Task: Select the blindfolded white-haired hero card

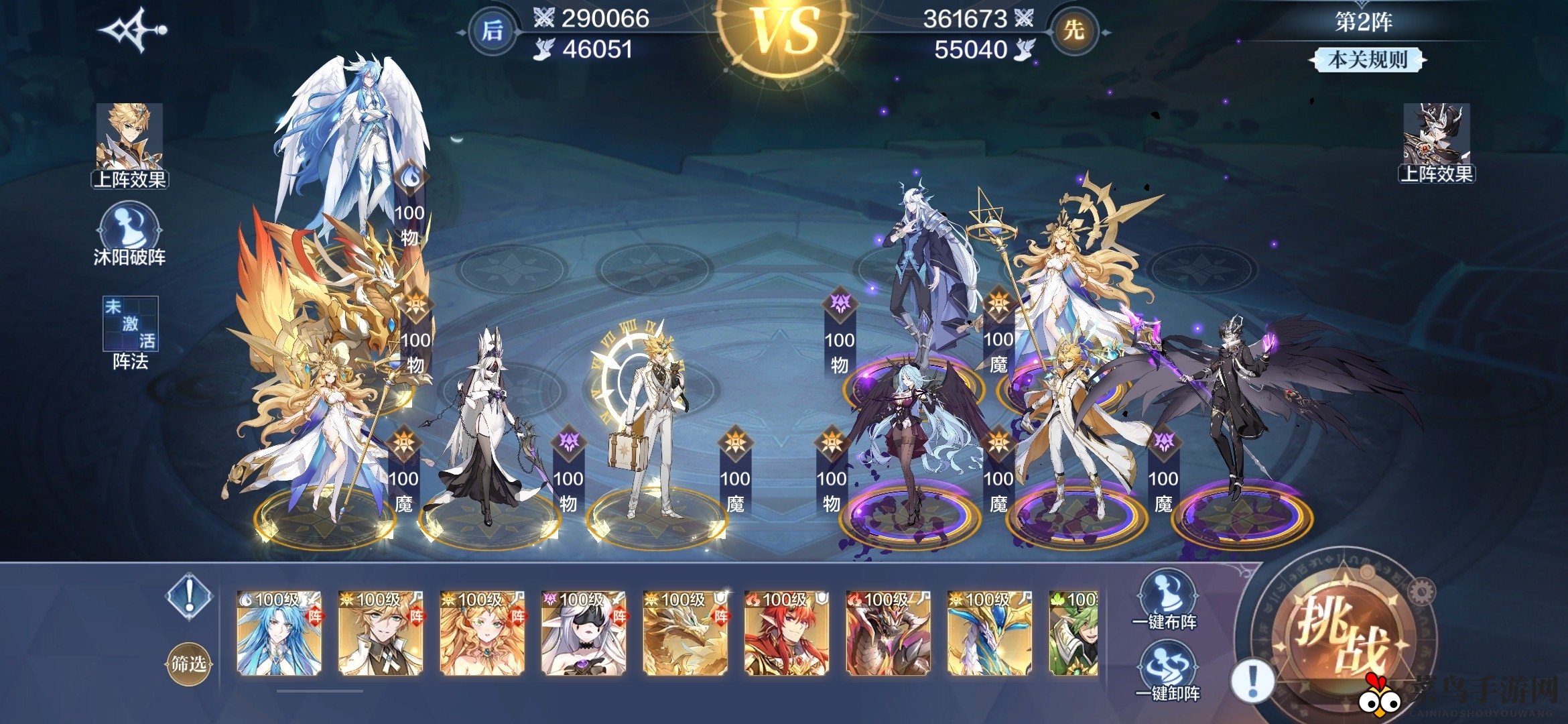Action: (x=584, y=632)
